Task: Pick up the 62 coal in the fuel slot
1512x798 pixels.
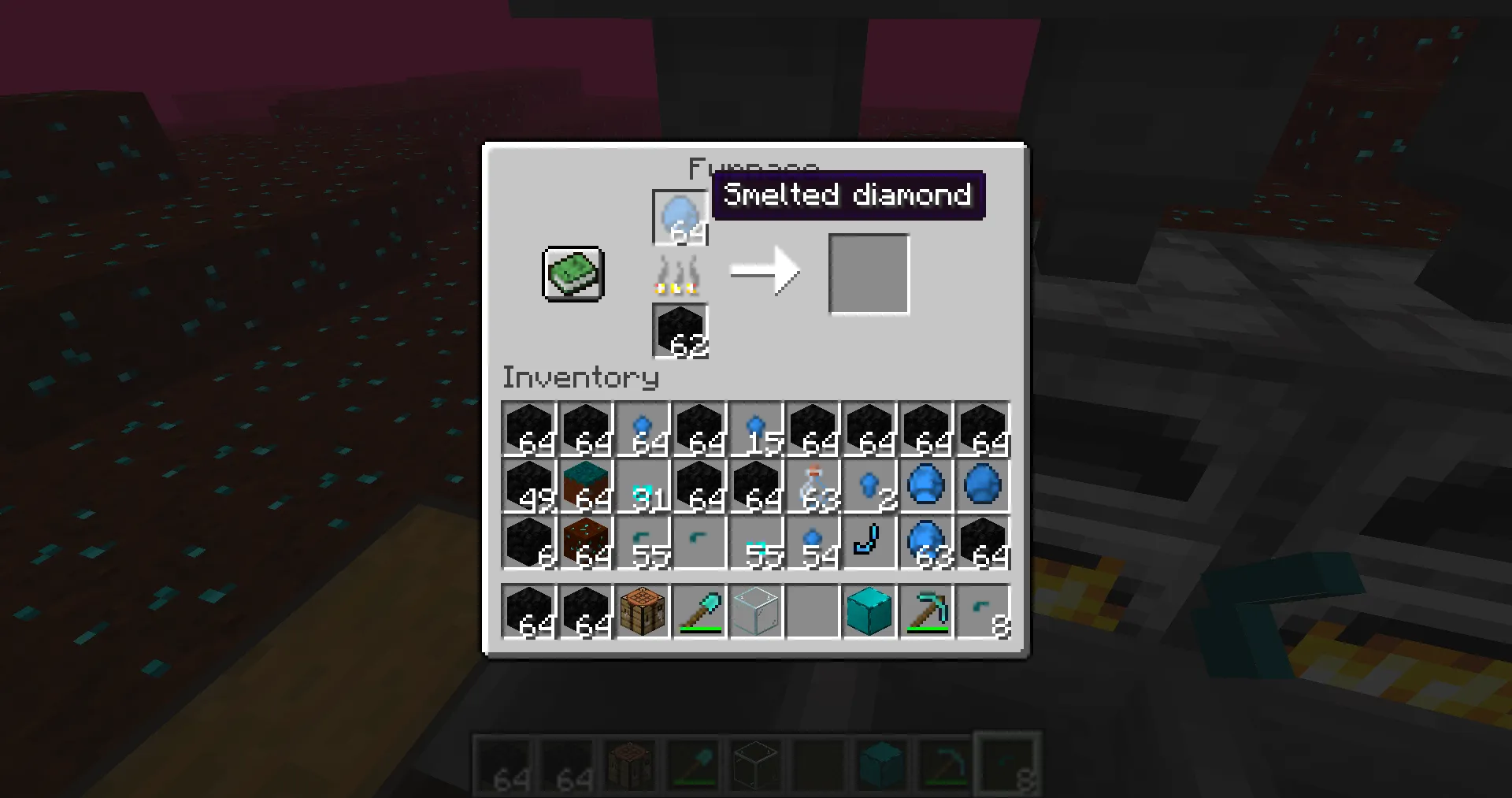Action: click(x=679, y=329)
